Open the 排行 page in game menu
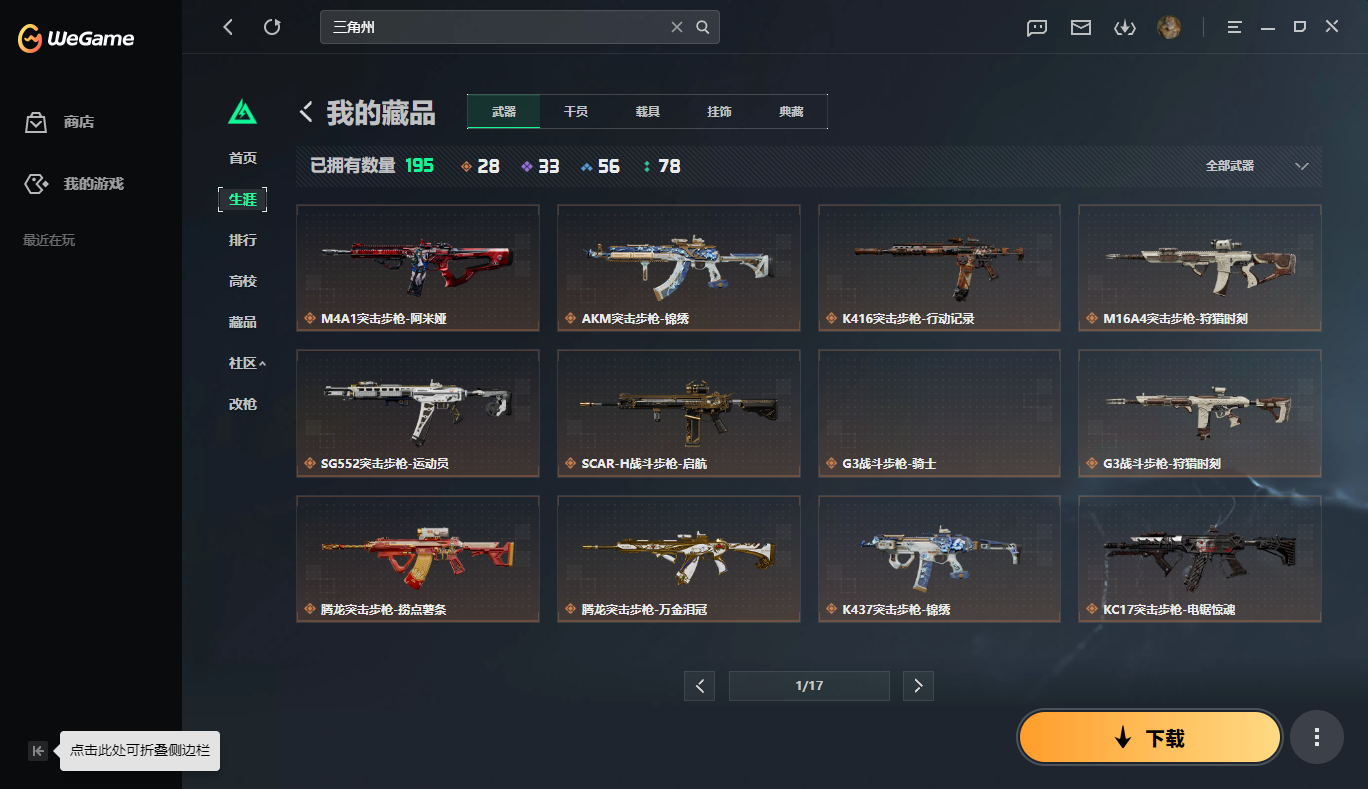Image resolution: width=1368 pixels, height=789 pixels. 243,240
